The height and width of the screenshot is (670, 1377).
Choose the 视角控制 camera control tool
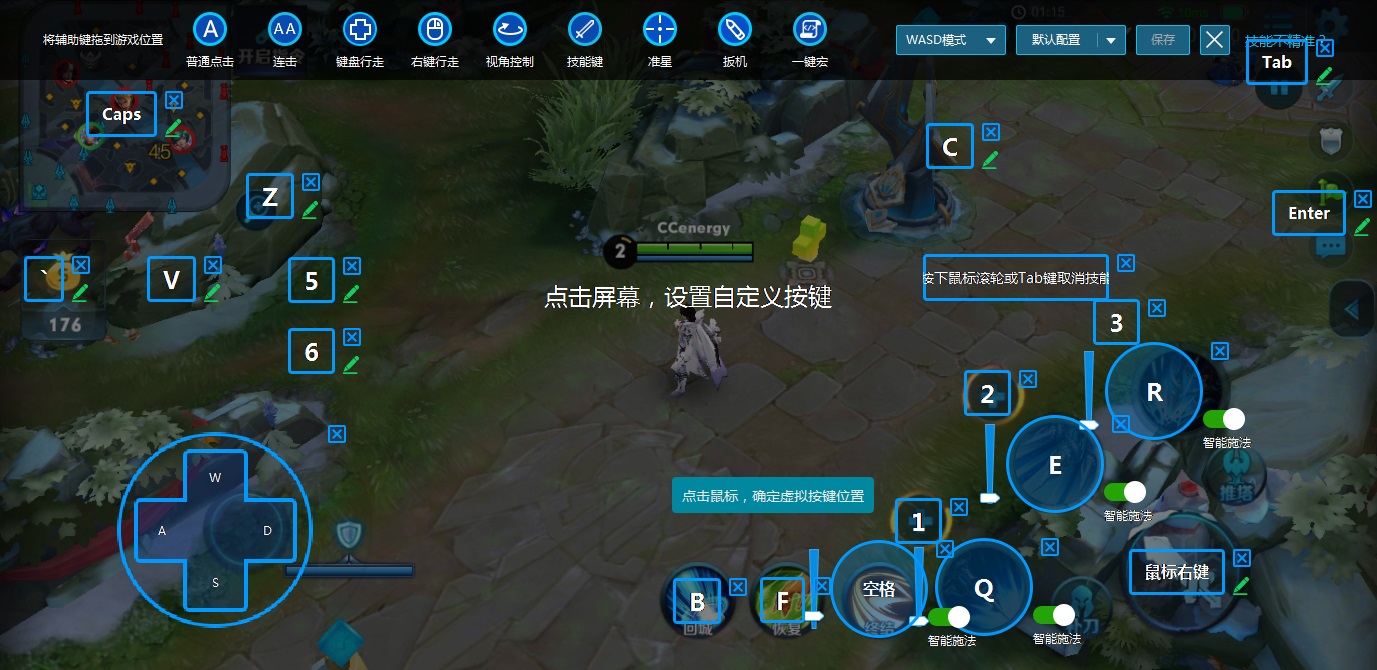tap(510, 30)
